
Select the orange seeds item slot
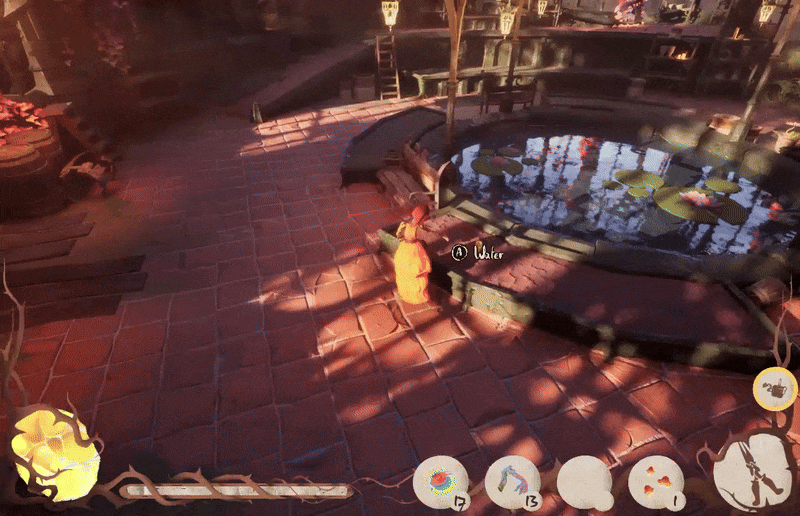(656, 482)
